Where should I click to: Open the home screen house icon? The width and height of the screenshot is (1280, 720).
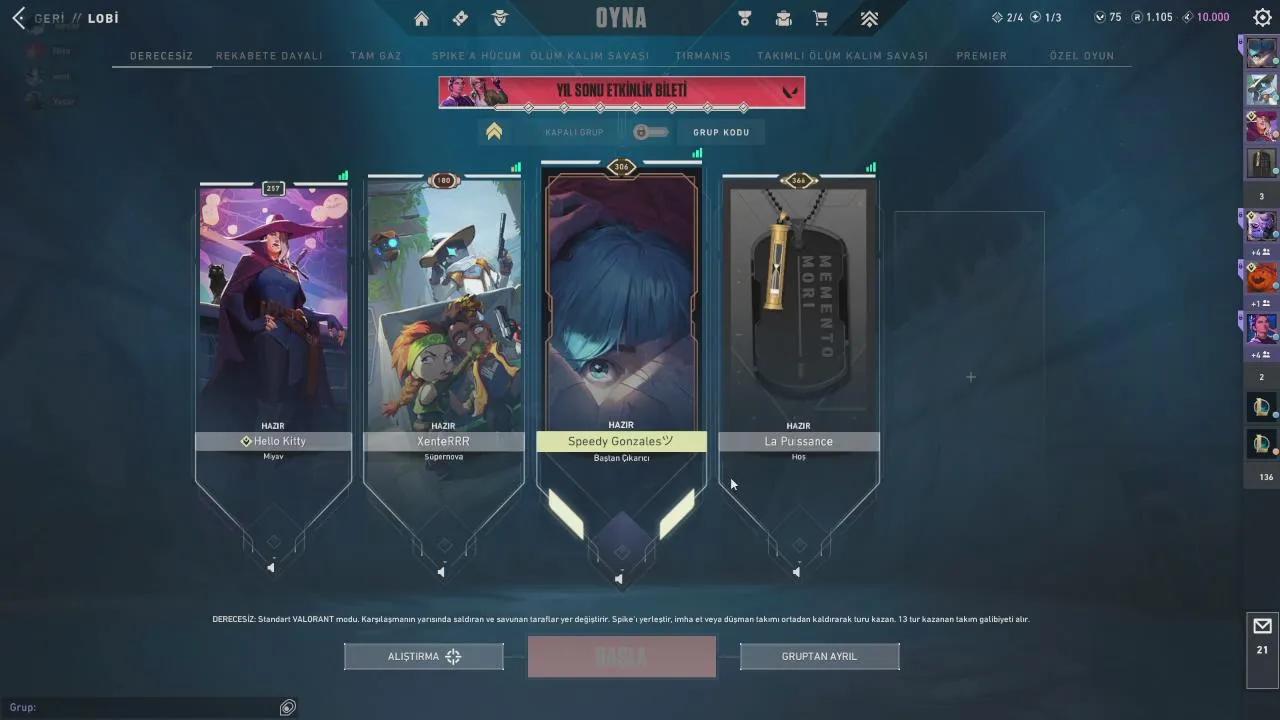[421, 18]
